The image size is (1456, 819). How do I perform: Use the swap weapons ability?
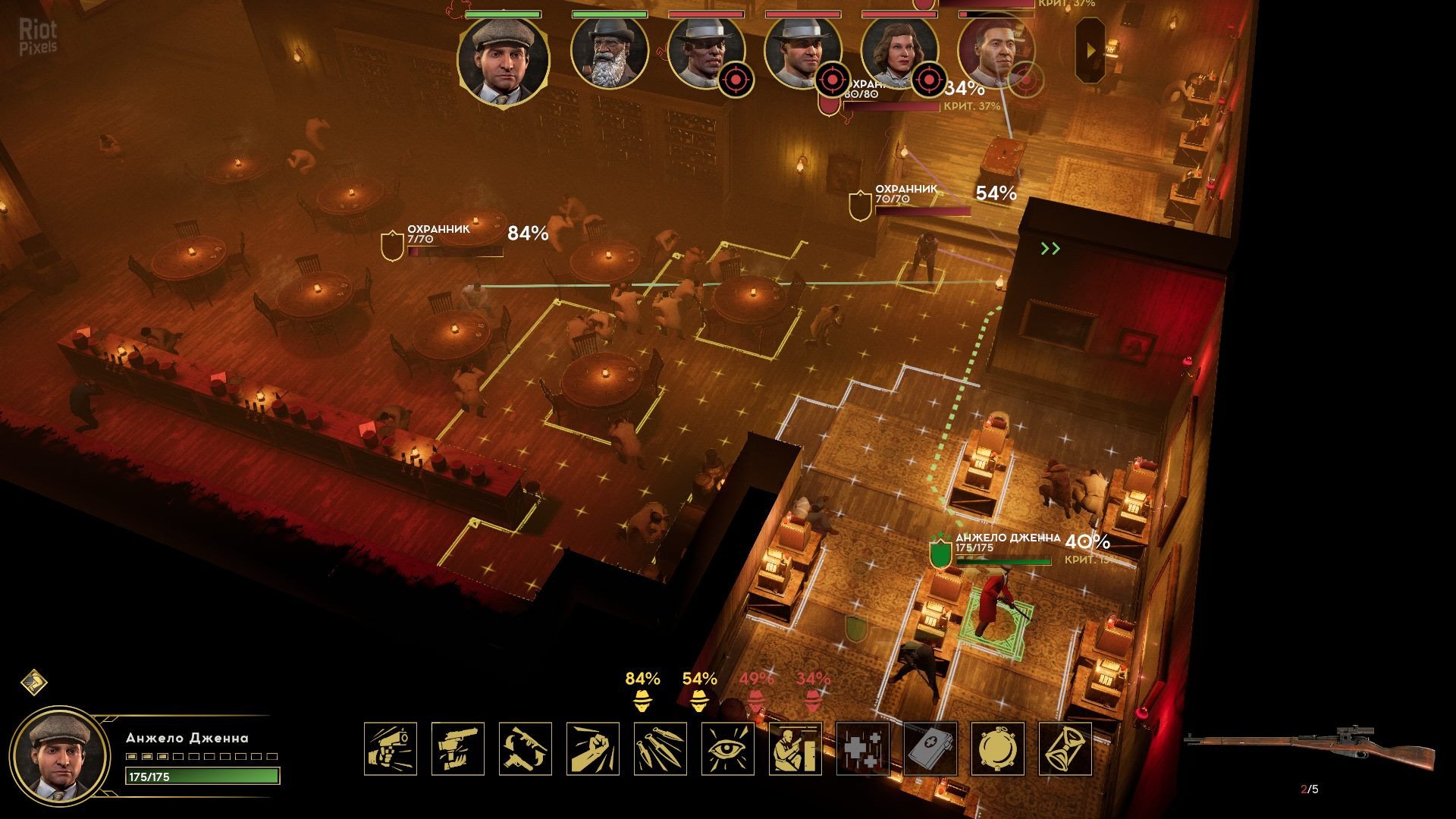[526, 748]
